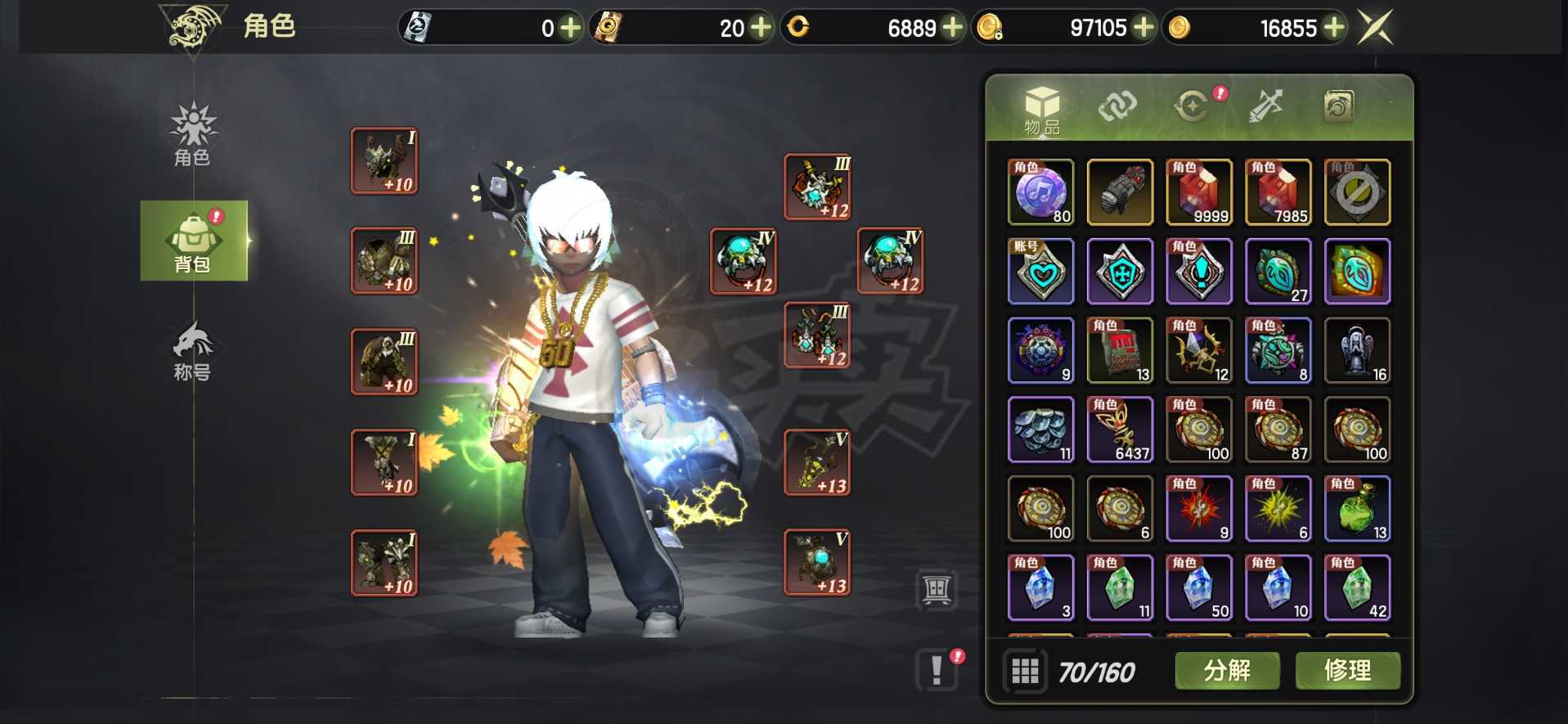Open the sword and arrow inventory tab

pyautogui.click(x=1265, y=106)
